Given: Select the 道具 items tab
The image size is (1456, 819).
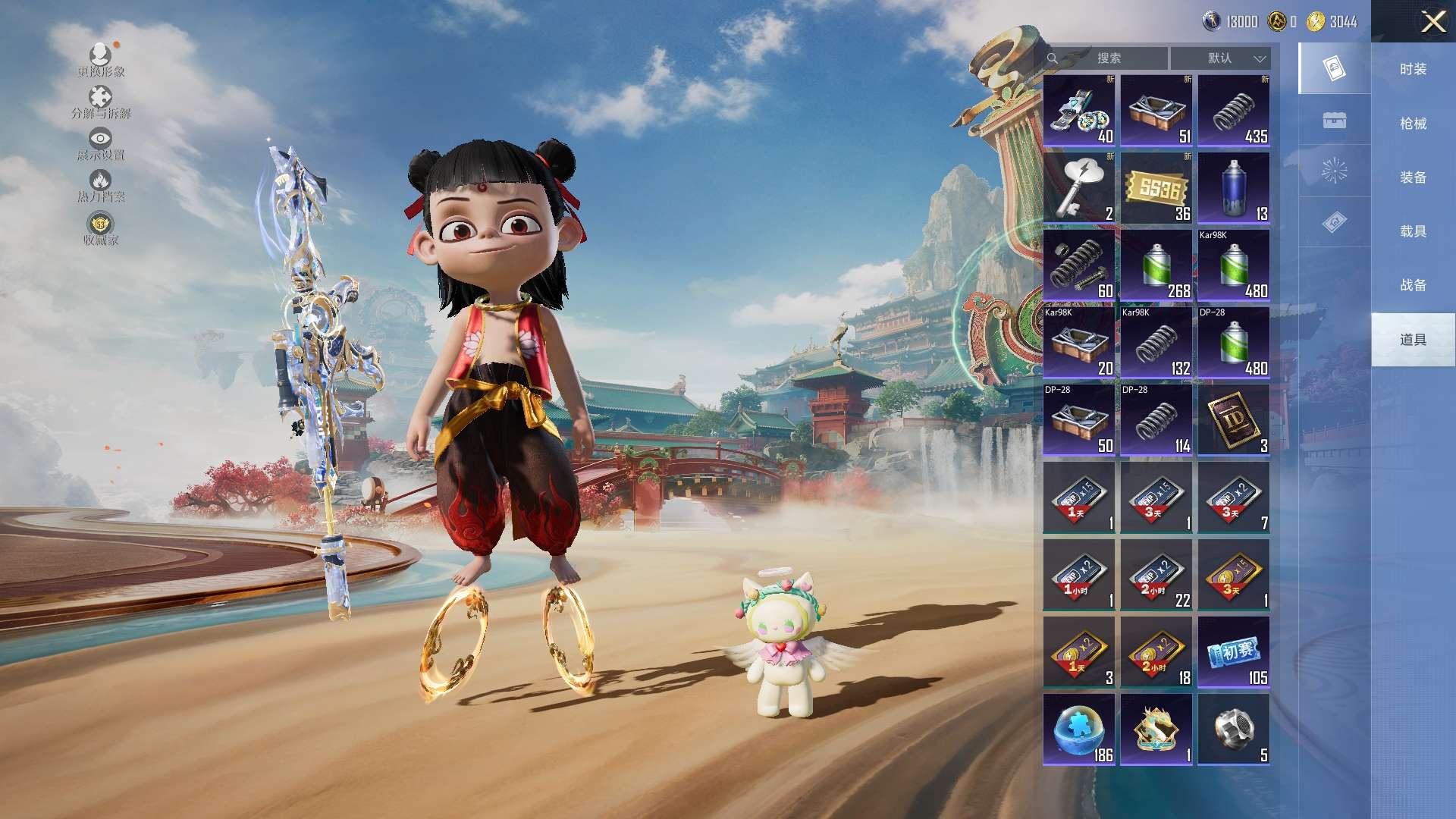Looking at the screenshot, I should (x=1413, y=340).
